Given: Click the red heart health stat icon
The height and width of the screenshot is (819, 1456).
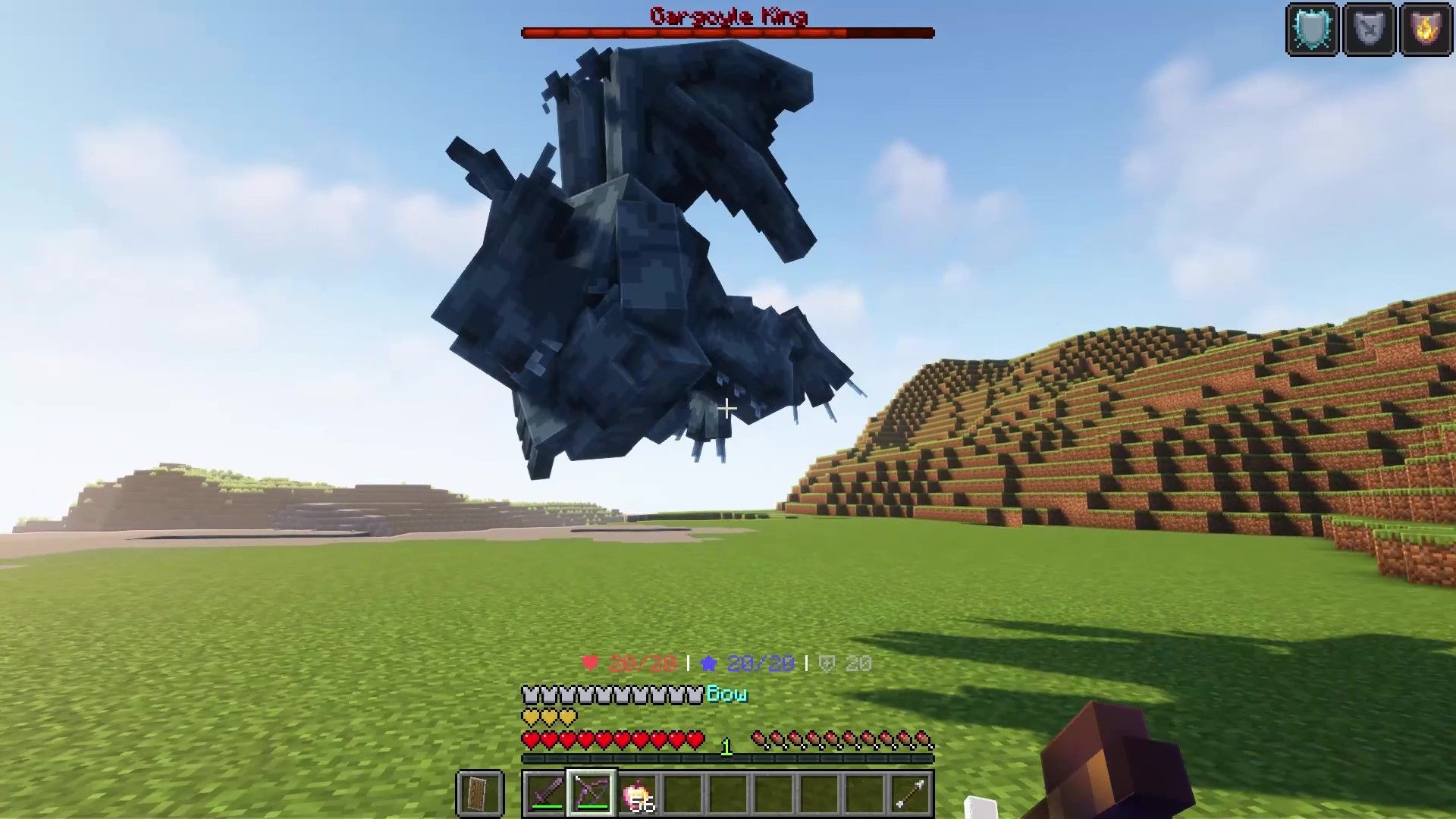Looking at the screenshot, I should click(x=590, y=661).
